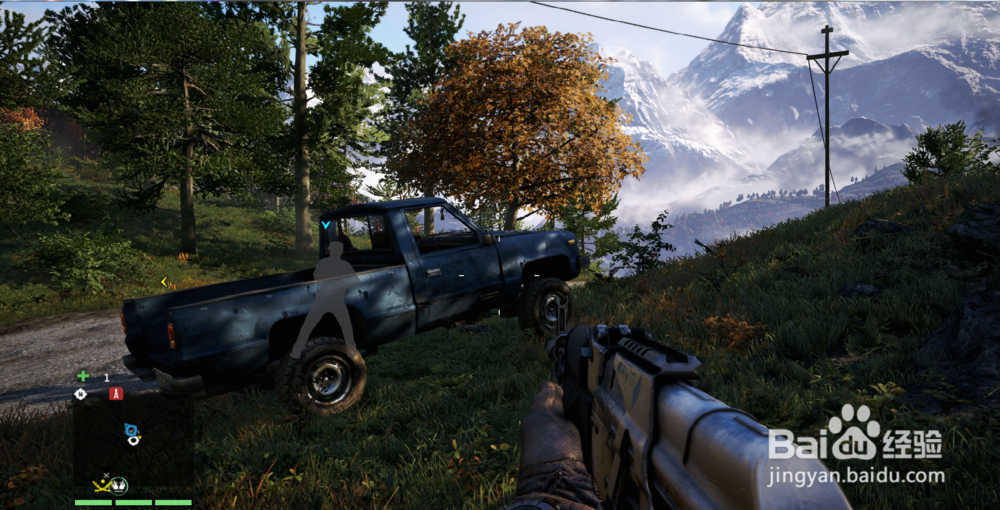Select the red radio tower icon
This screenshot has height=510, width=1000.
click(116, 393)
